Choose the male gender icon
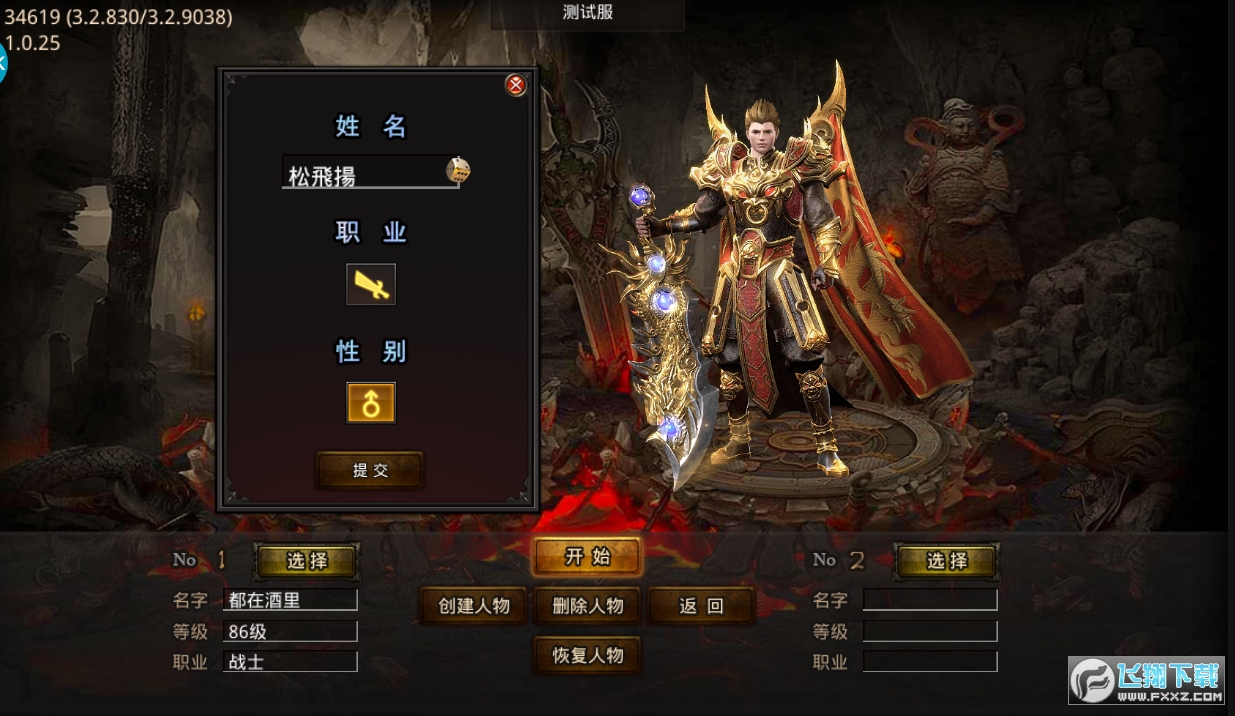1235x716 pixels. (x=371, y=403)
